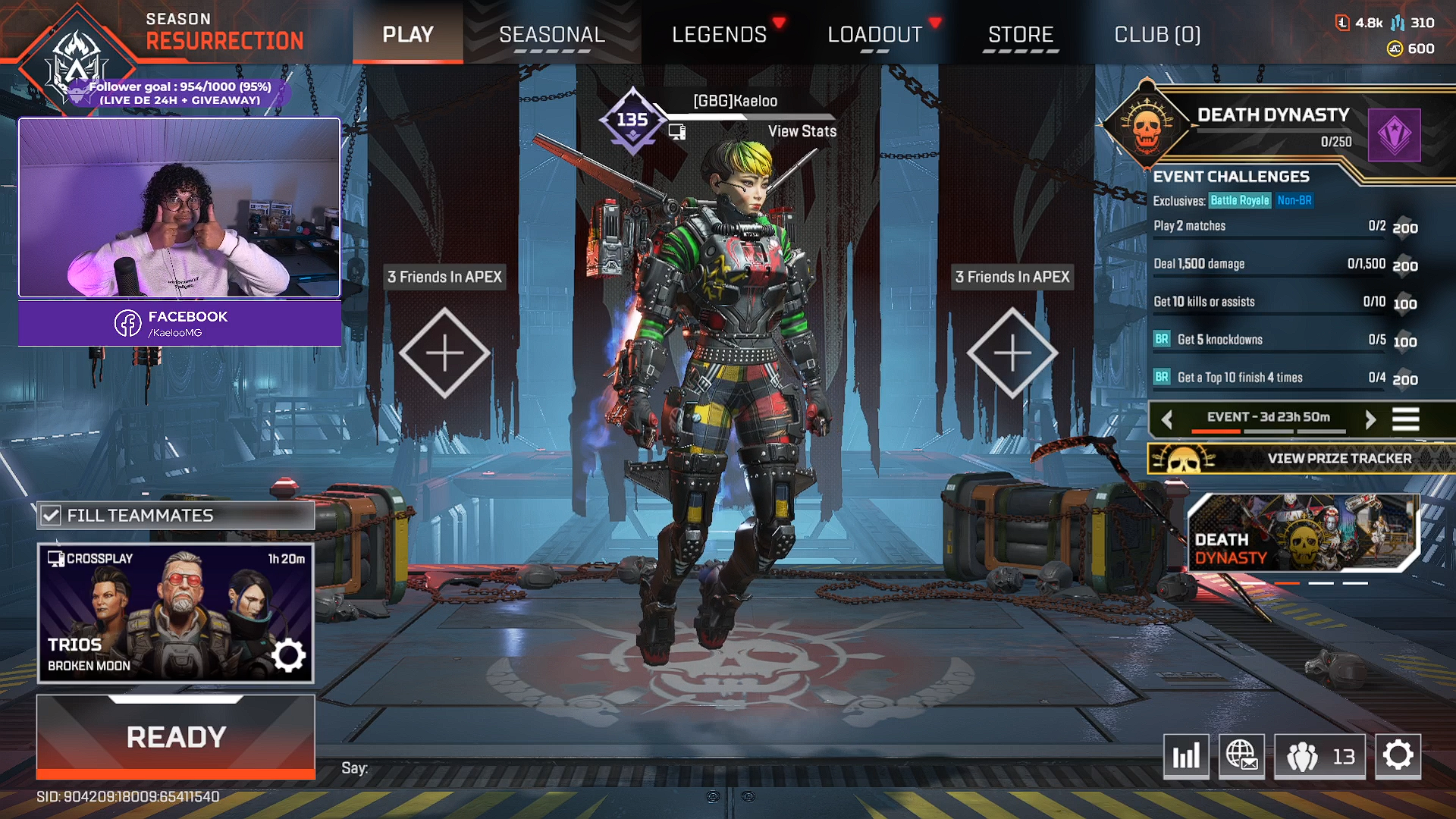Screen dimensions: 1456x819
Task: Open the friends list showing 13
Action: click(1319, 756)
